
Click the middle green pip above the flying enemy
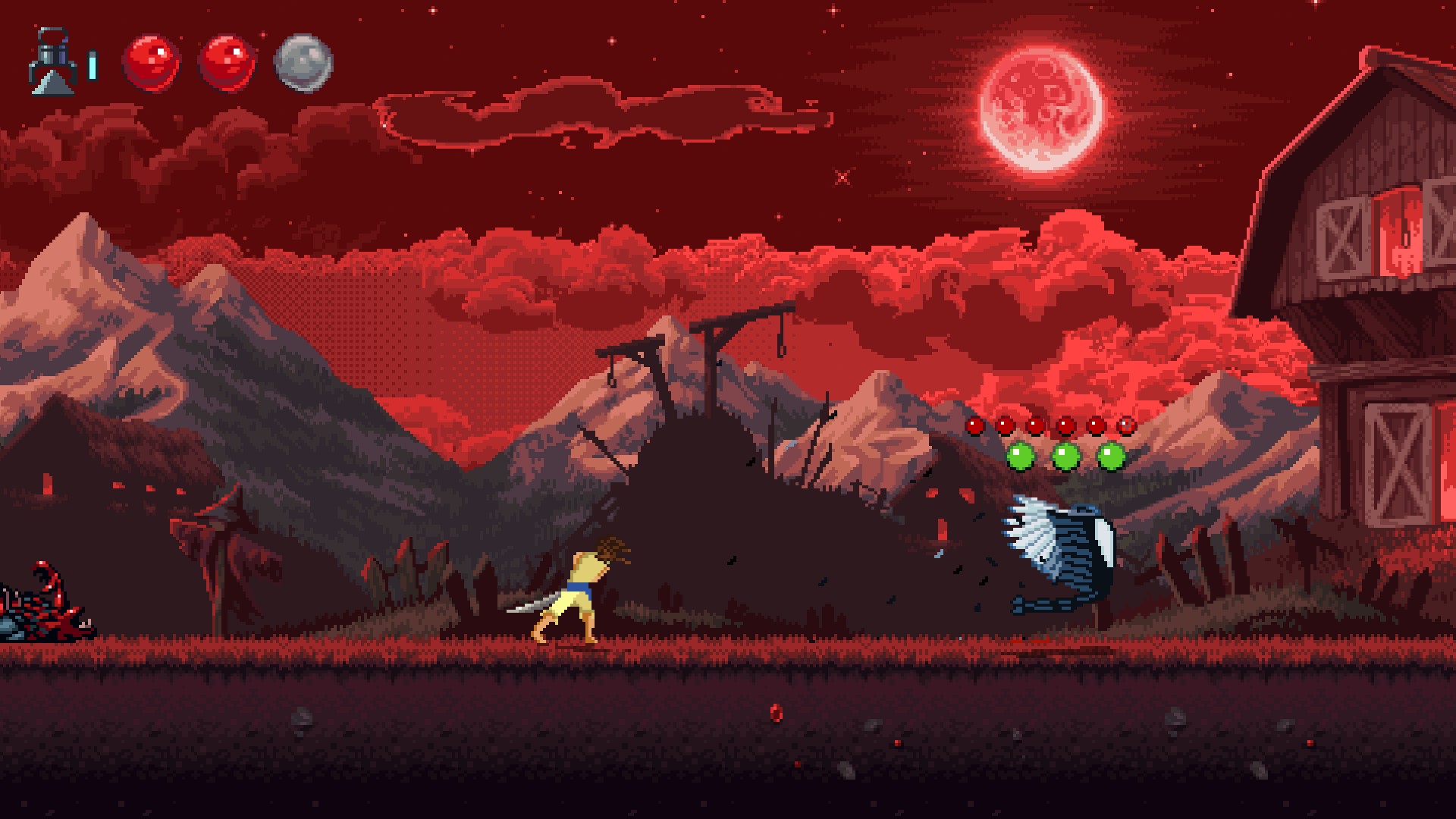(1067, 455)
